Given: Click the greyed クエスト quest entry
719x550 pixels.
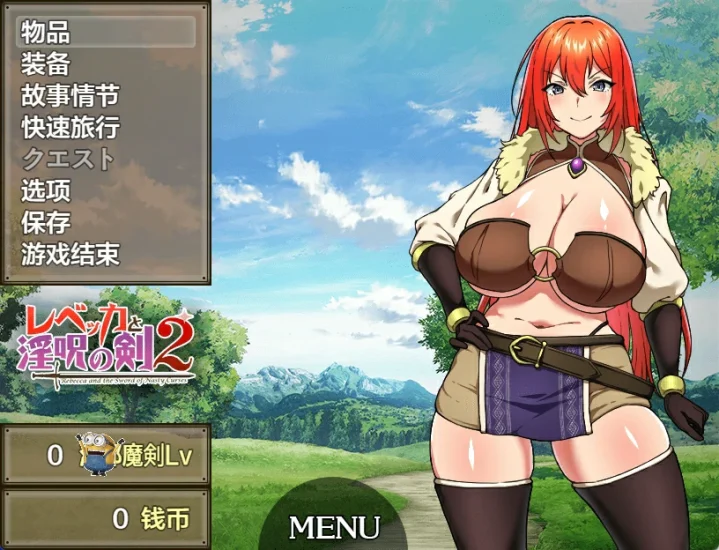Looking at the screenshot, I should point(105,159).
